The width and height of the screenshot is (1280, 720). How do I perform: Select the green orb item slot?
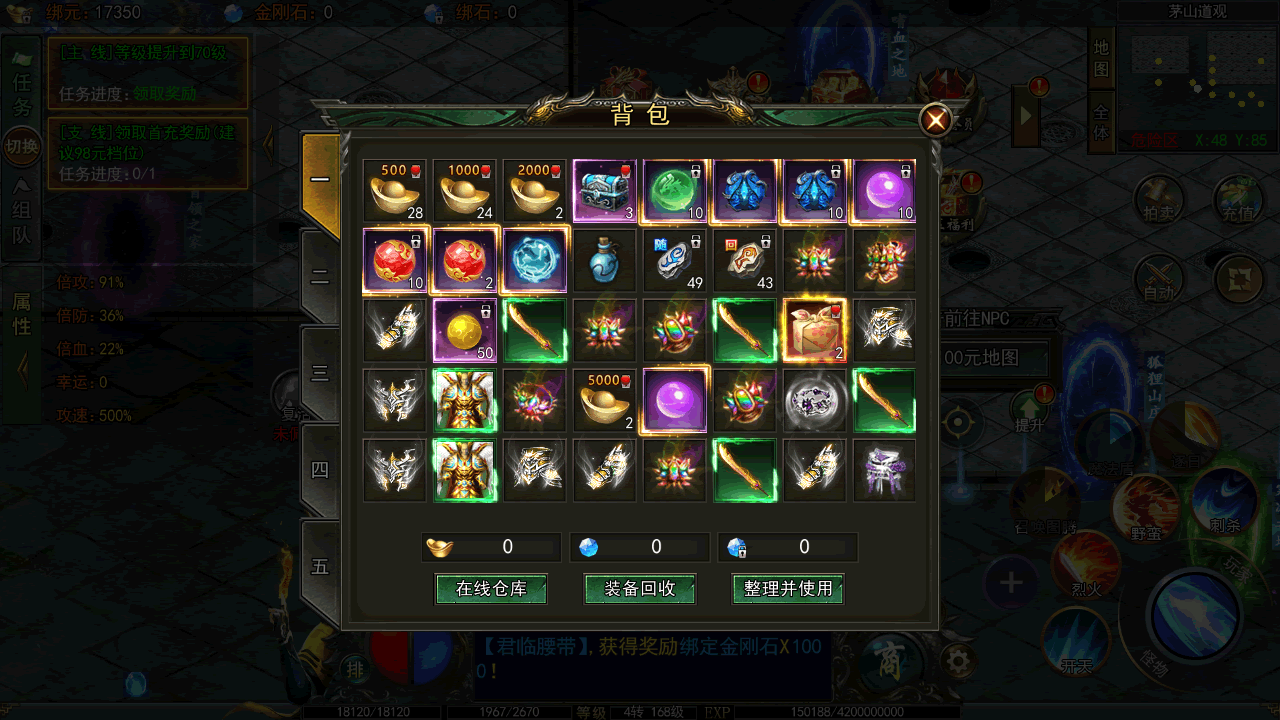coord(675,190)
